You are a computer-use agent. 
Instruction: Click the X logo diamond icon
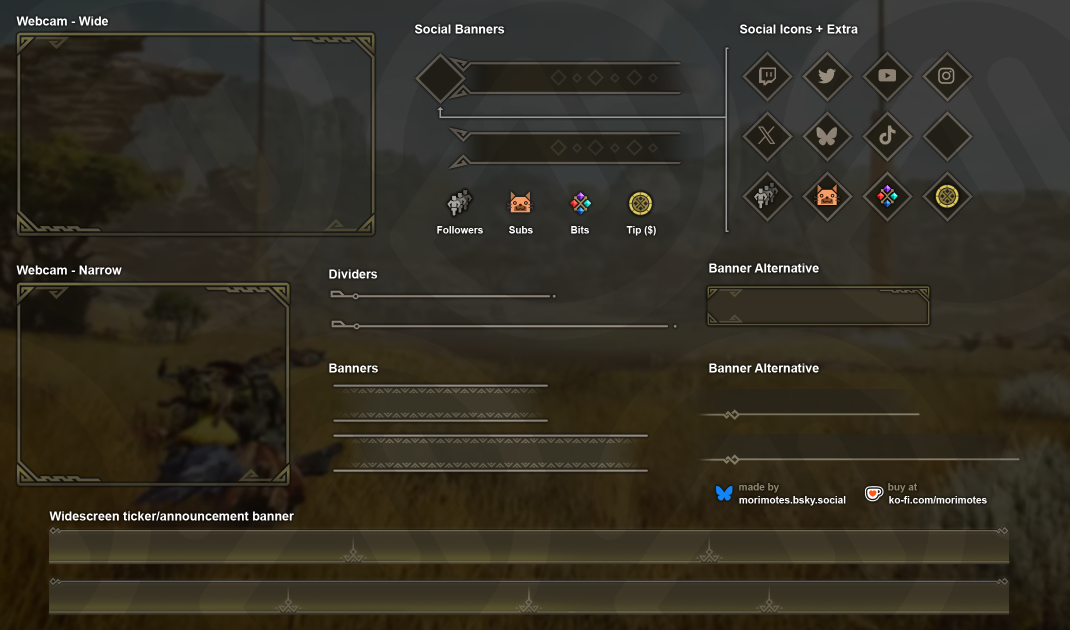pos(767,136)
